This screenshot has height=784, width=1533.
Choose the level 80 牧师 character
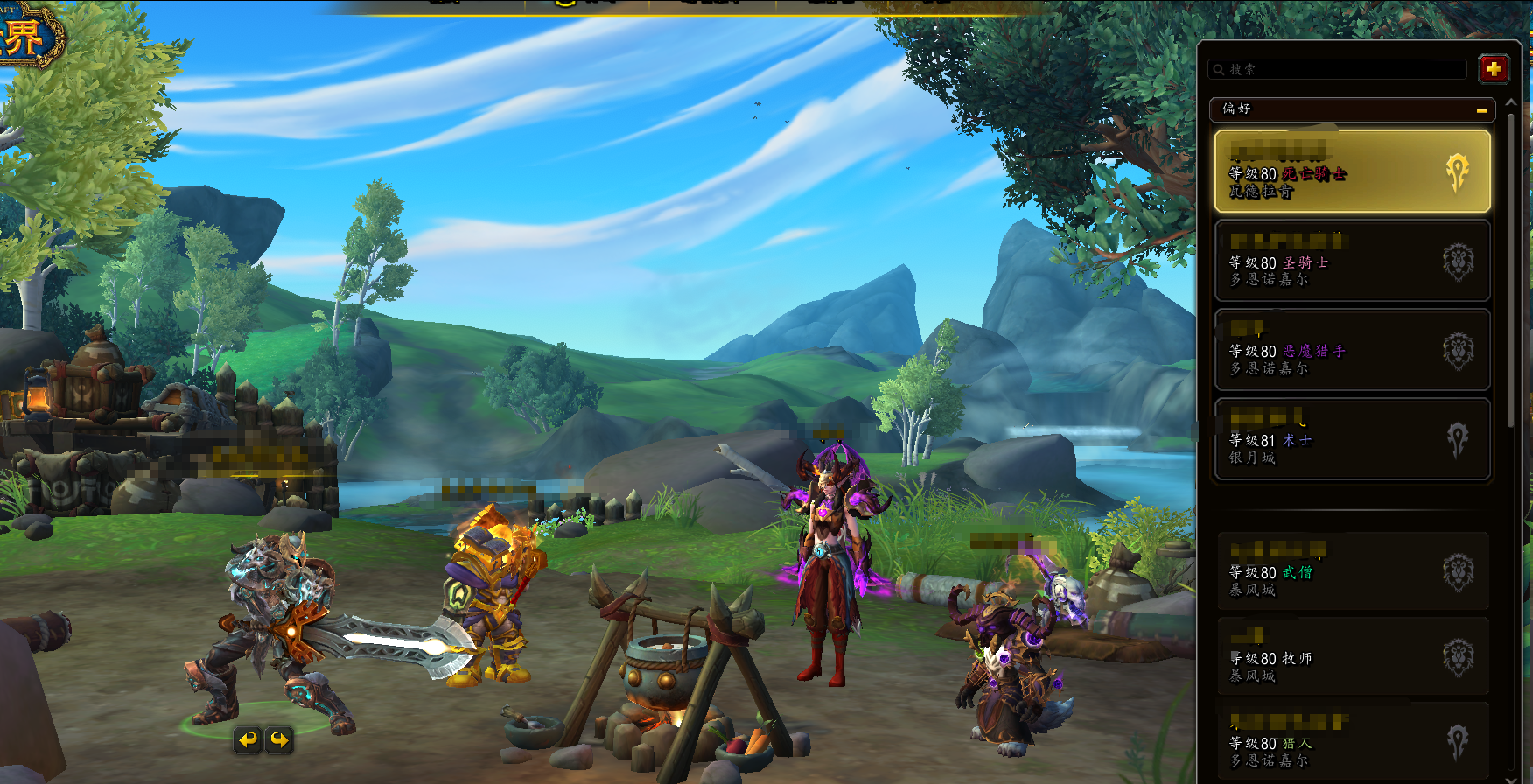click(x=1352, y=657)
